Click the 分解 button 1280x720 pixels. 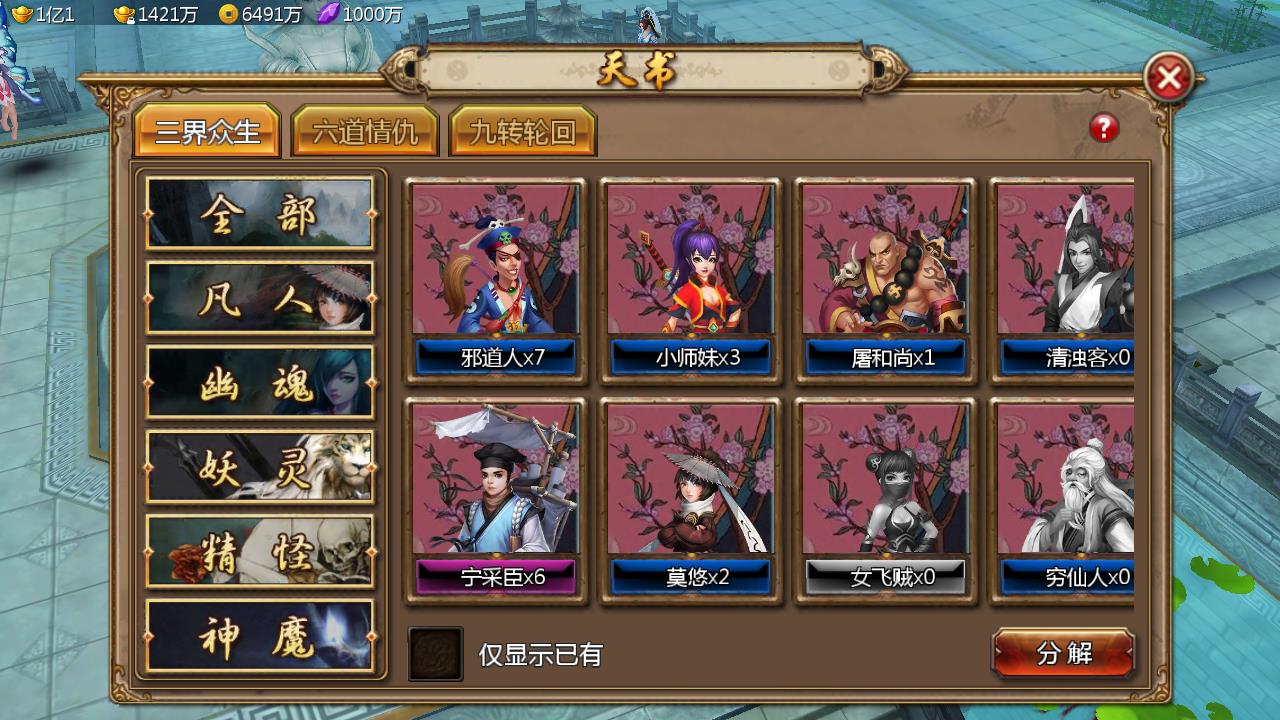click(x=1063, y=652)
